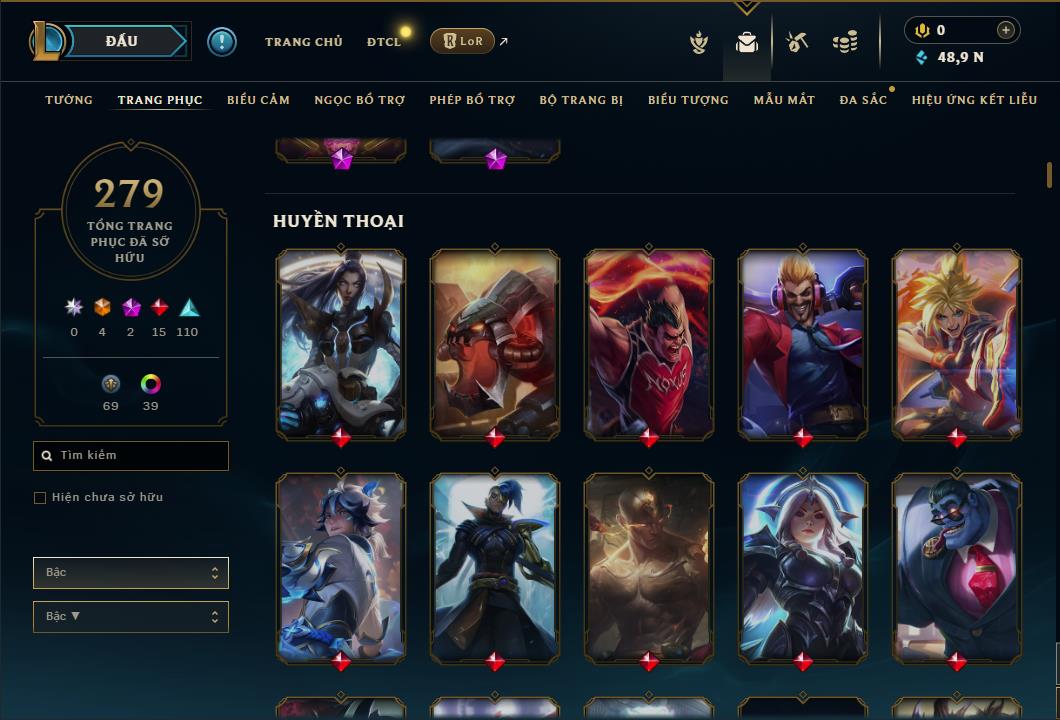The image size is (1060, 720).
Task: Select the blue ogre in suit skin
Action: tap(957, 565)
